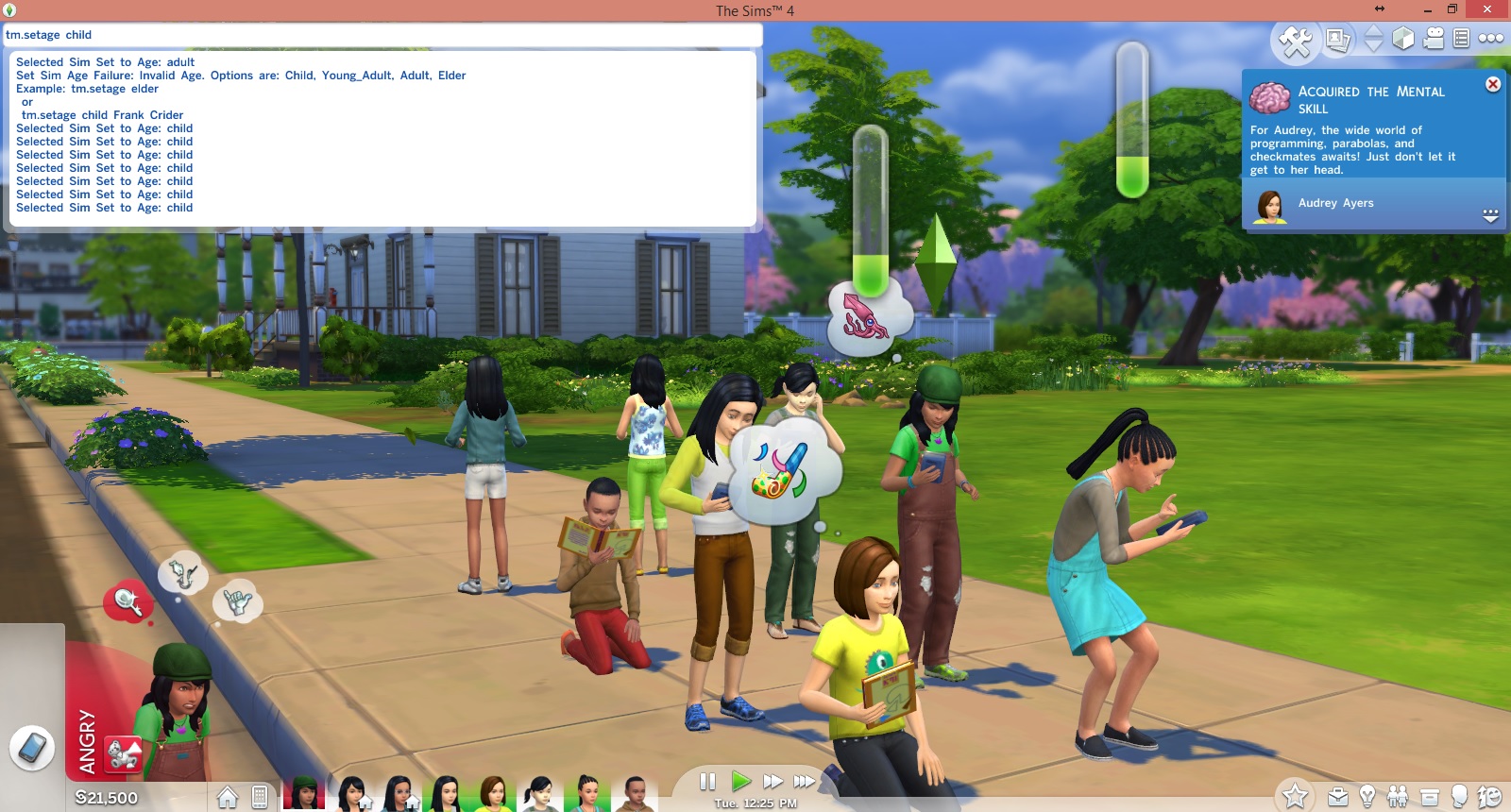This screenshot has height=812, width=1511.
Task: Expand the Audrey Ayers notification details
Action: (1490, 215)
